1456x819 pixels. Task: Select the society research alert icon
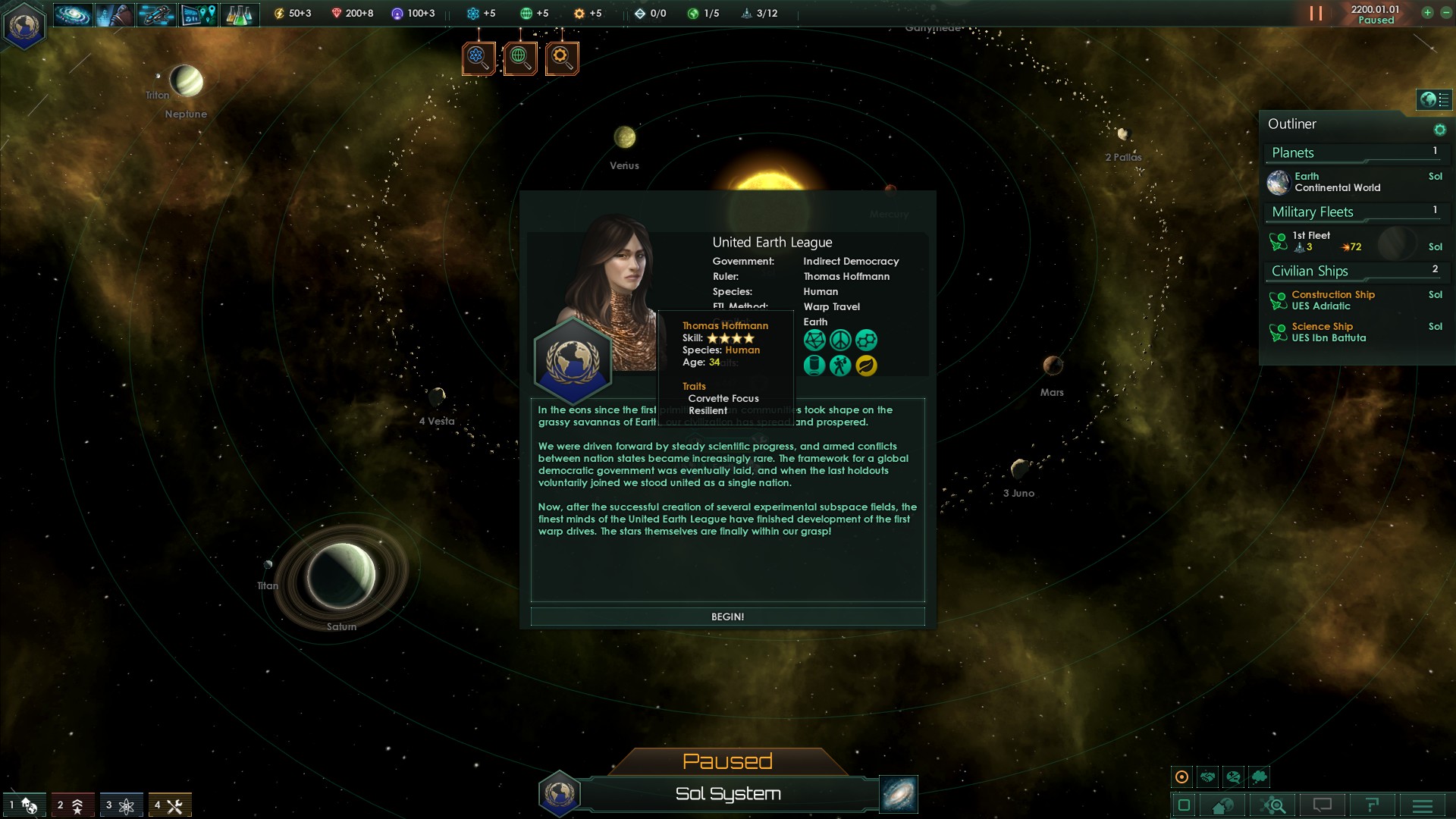[x=520, y=58]
